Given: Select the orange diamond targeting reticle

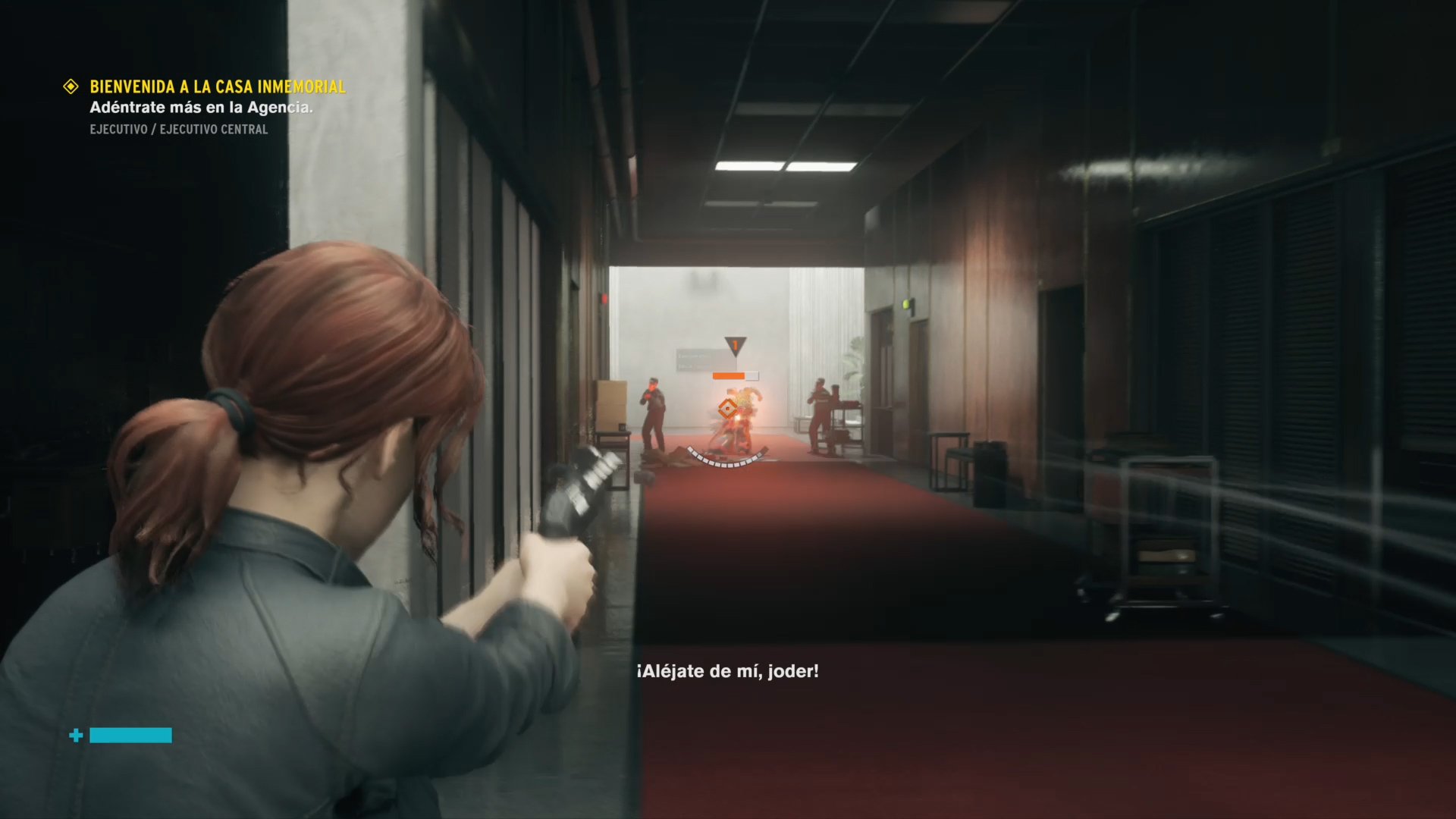Looking at the screenshot, I should pos(727,409).
